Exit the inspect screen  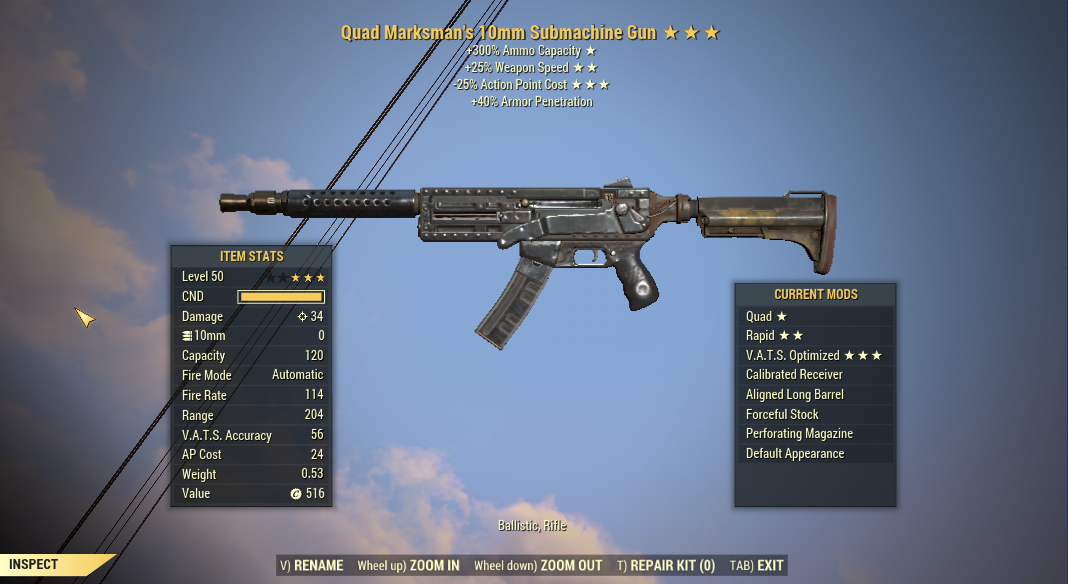[x=757, y=566]
